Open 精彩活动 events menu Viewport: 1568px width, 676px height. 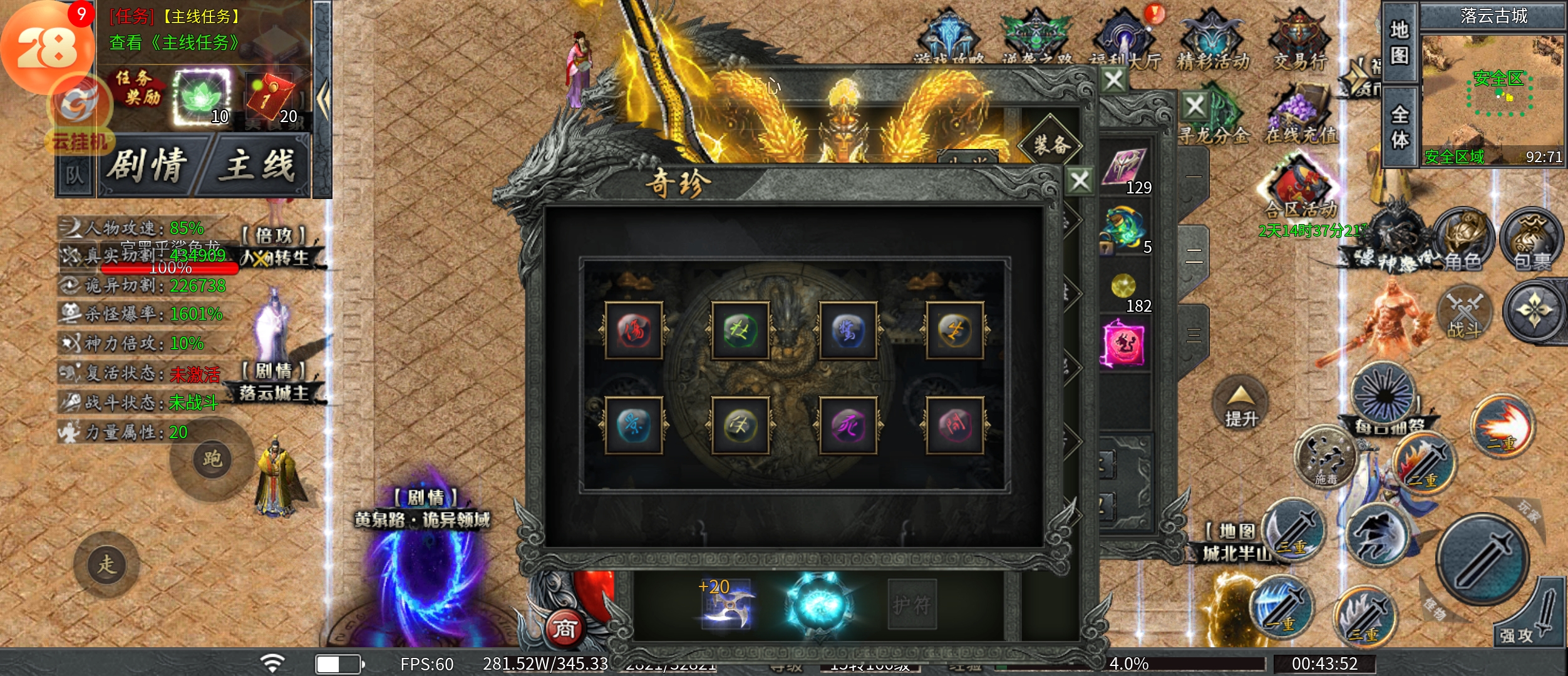1213,40
